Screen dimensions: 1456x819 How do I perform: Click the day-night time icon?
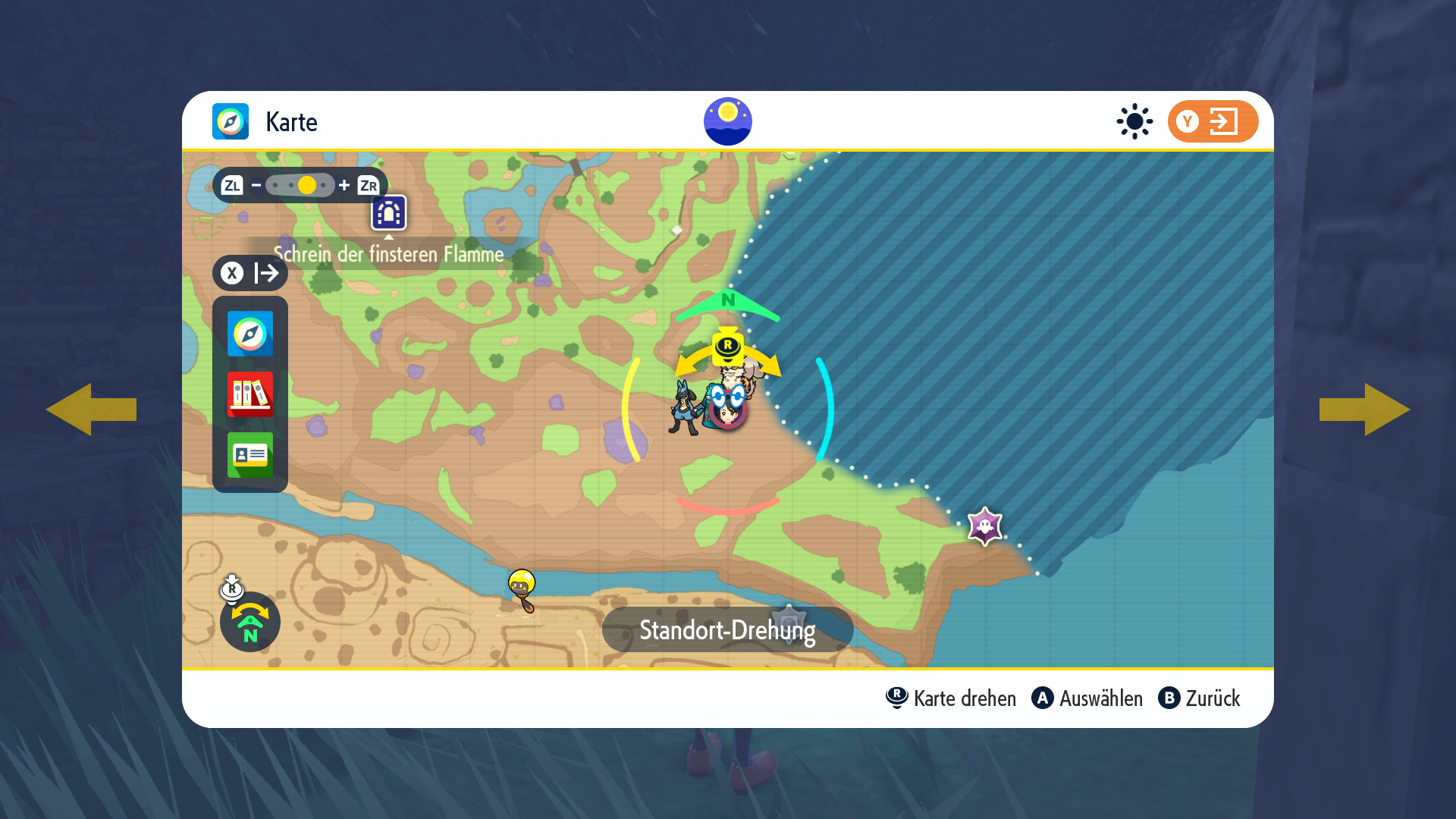[727, 121]
